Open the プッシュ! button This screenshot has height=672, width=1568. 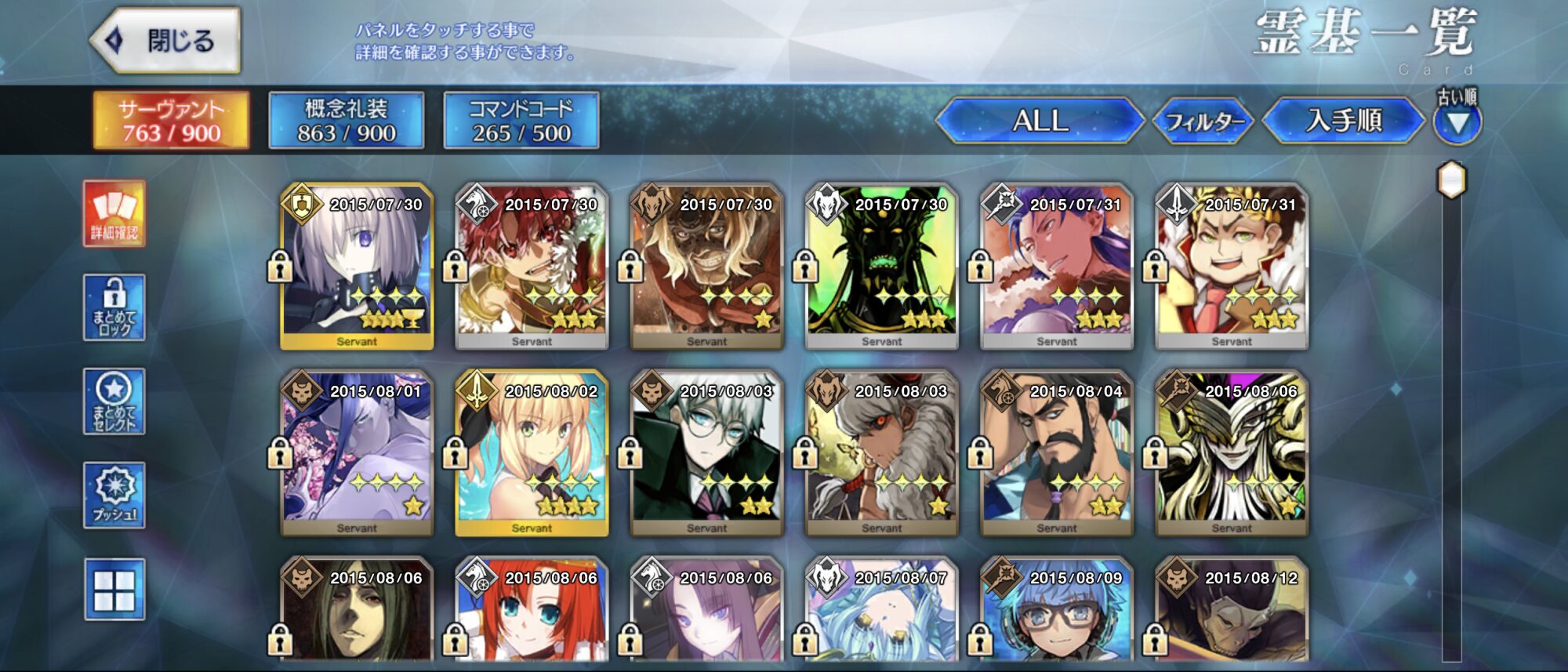tap(114, 495)
